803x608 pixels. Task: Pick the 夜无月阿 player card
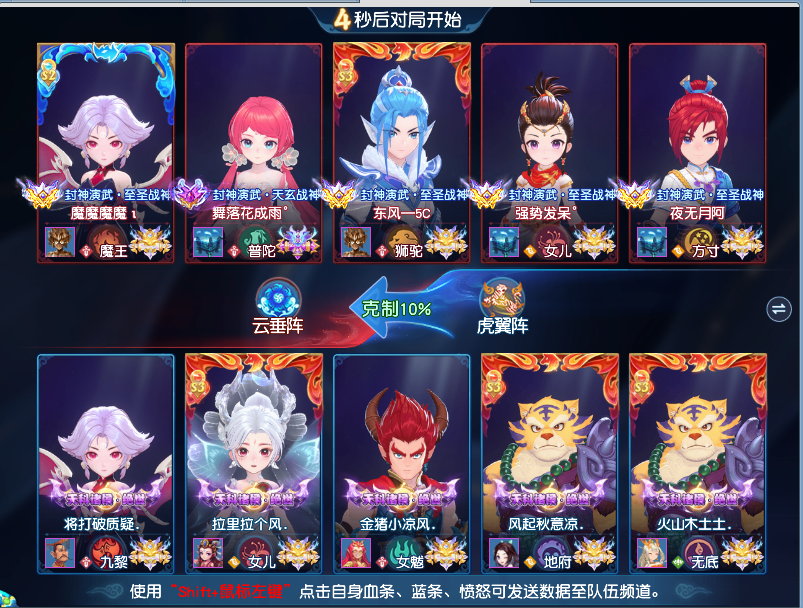pyautogui.click(x=698, y=130)
